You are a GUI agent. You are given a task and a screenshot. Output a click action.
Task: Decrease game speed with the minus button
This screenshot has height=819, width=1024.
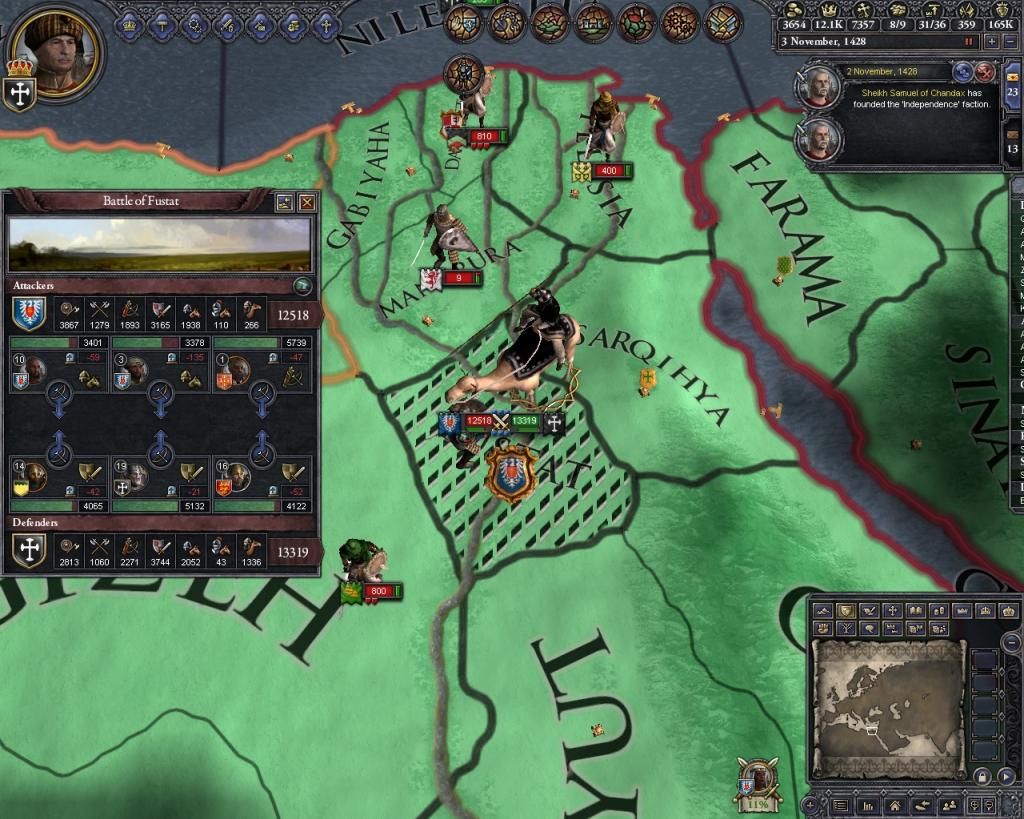pyautogui.click(x=1009, y=42)
